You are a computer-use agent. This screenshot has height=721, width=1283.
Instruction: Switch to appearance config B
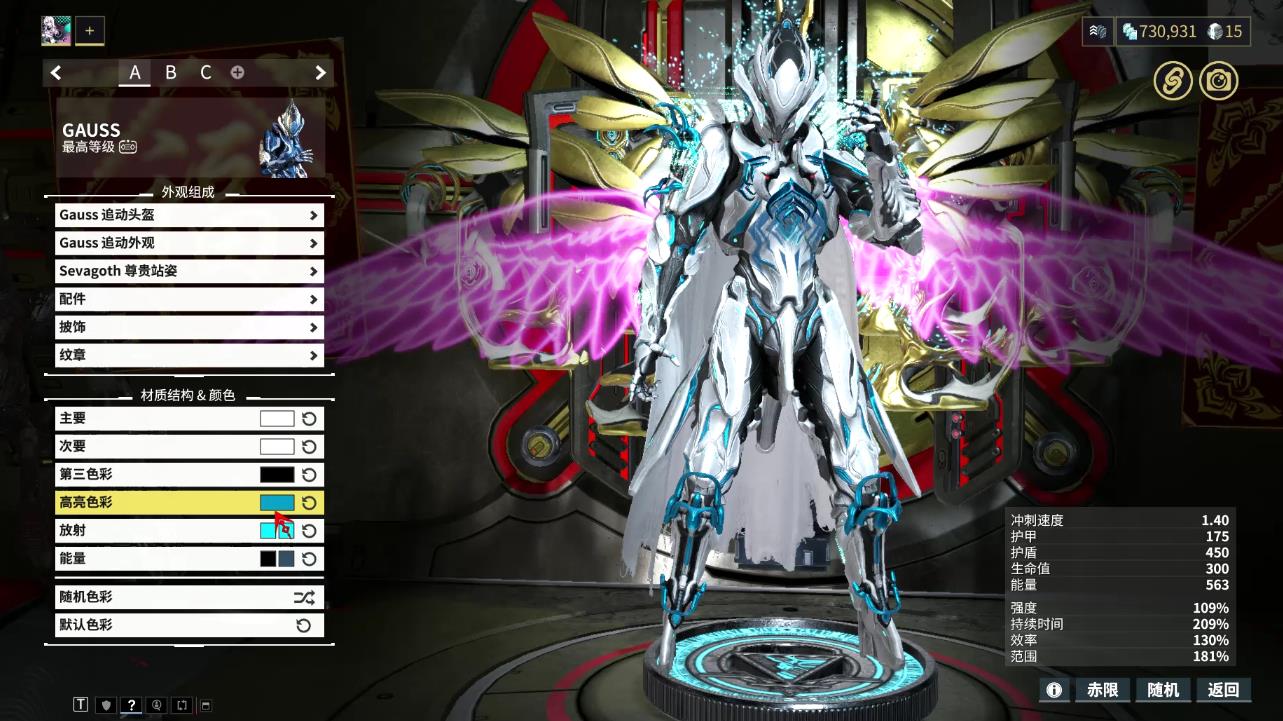pyautogui.click(x=171, y=72)
